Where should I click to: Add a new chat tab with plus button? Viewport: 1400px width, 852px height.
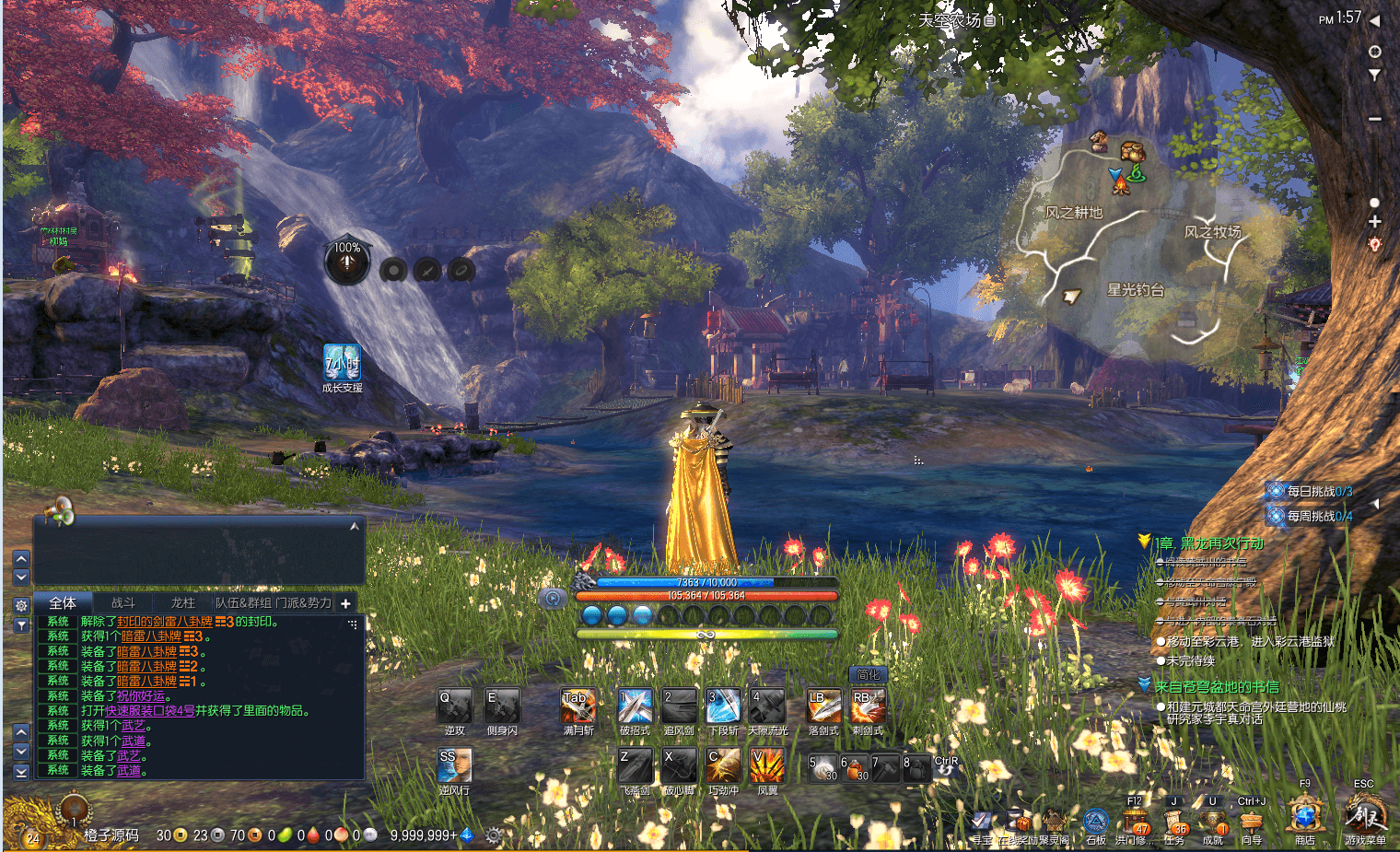345,603
